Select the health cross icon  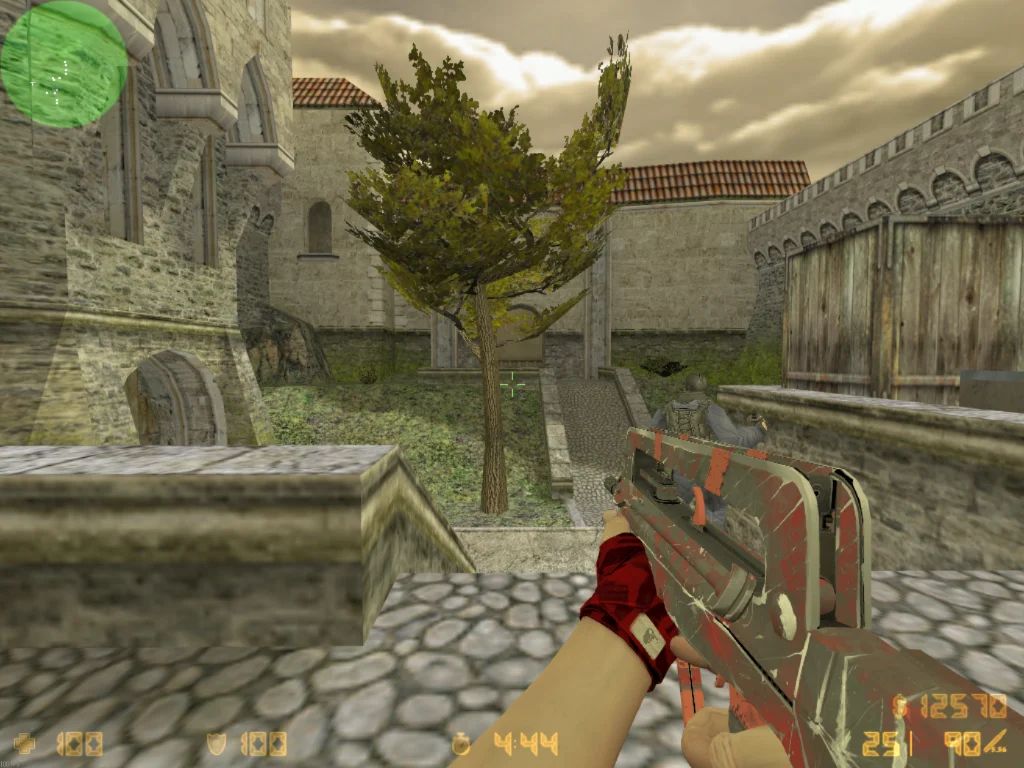25,744
